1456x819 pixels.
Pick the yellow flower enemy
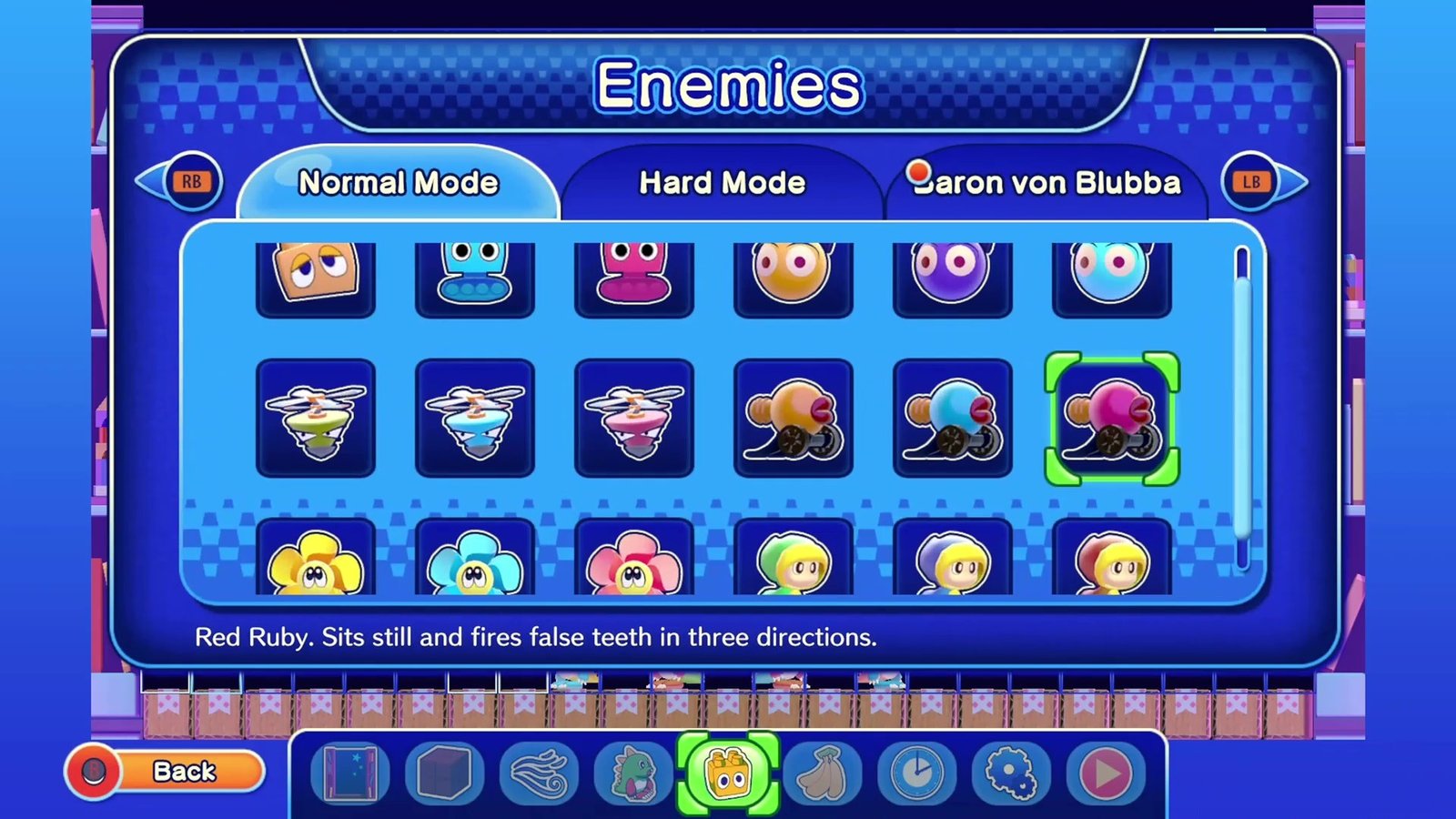click(316, 561)
